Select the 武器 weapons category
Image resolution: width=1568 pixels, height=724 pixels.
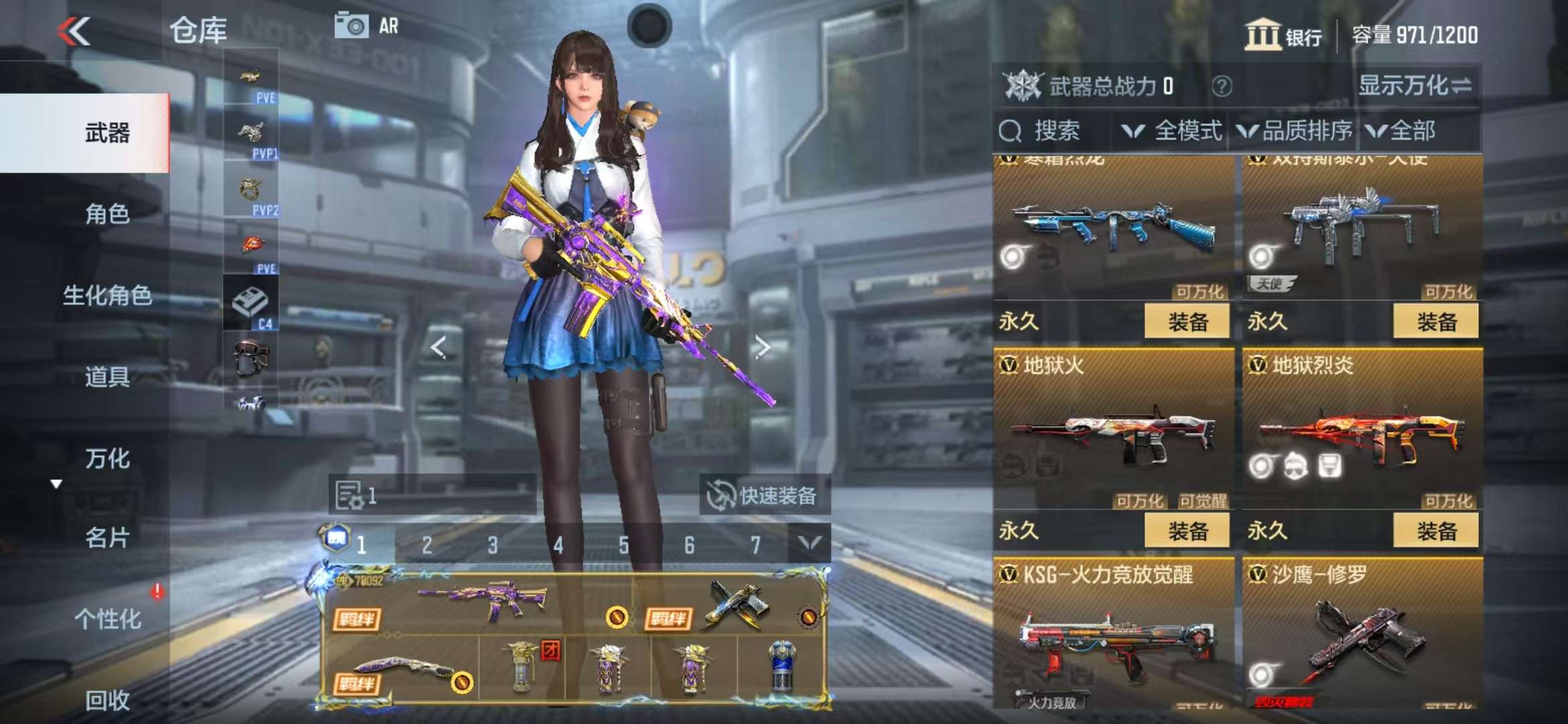(107, 133)
